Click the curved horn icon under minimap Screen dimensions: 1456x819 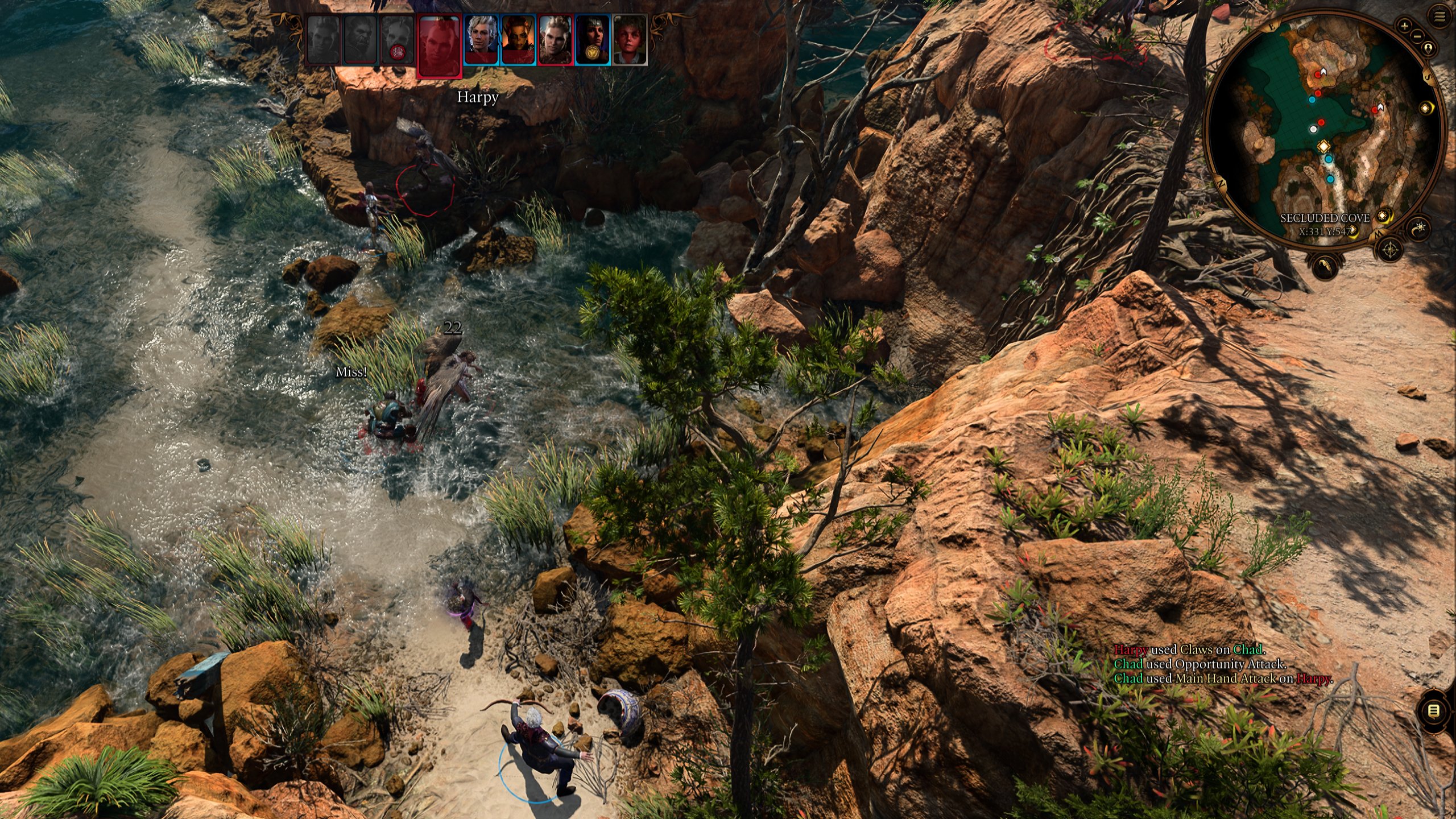click(x=1325, y=267)
